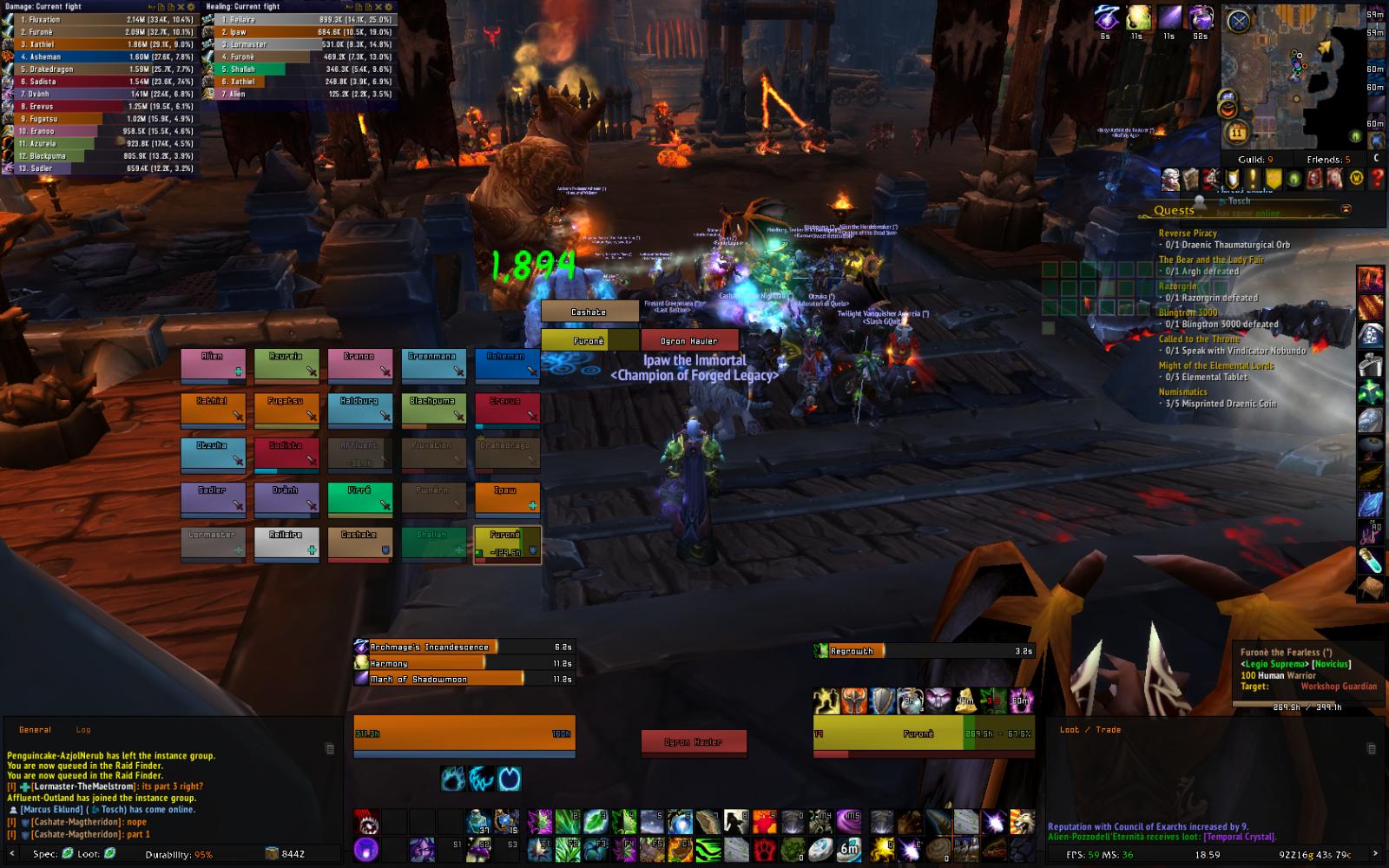Click the Ipaw raid frame

[x=507, y=499]
